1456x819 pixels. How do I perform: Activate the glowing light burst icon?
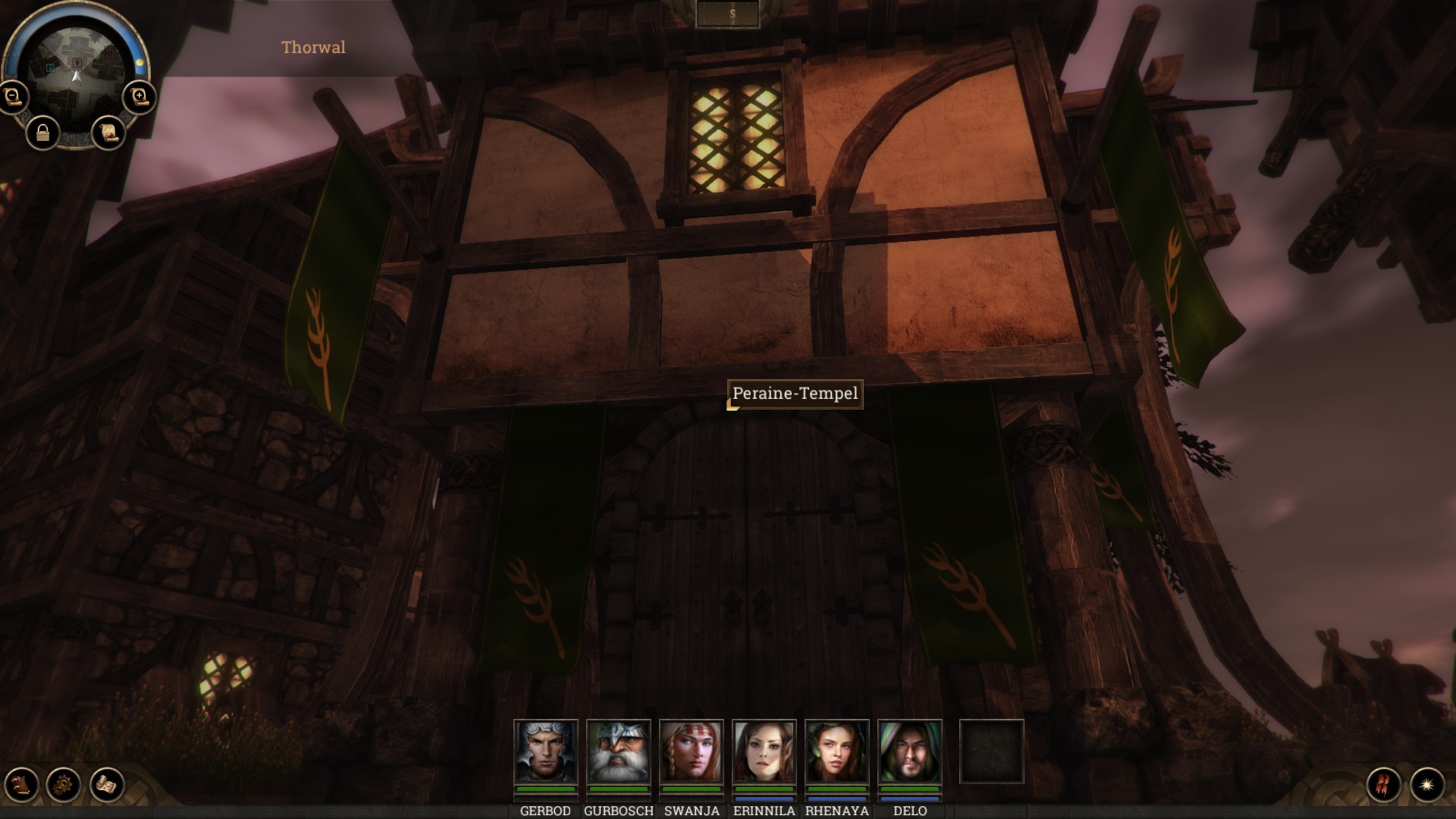tap(1427, 785)
